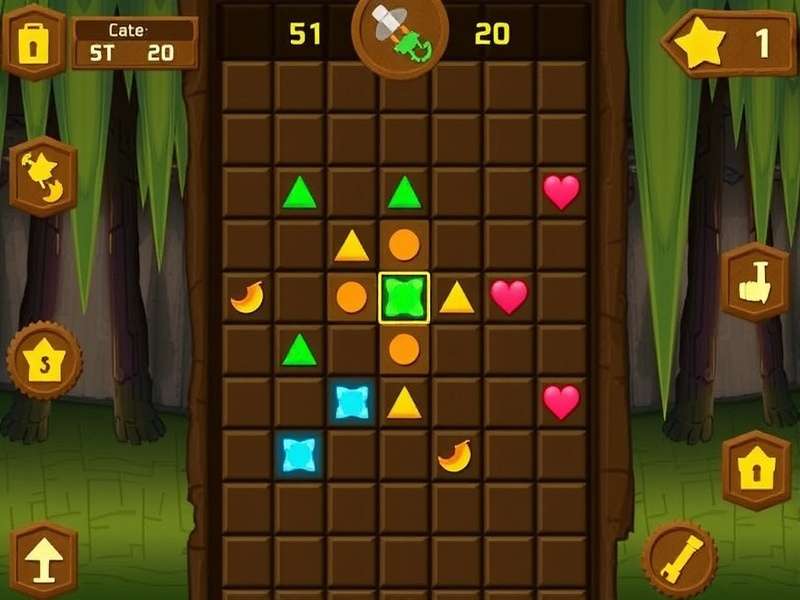Click the trash can button
The image size is (800, 600).
[x=34, y=40]
